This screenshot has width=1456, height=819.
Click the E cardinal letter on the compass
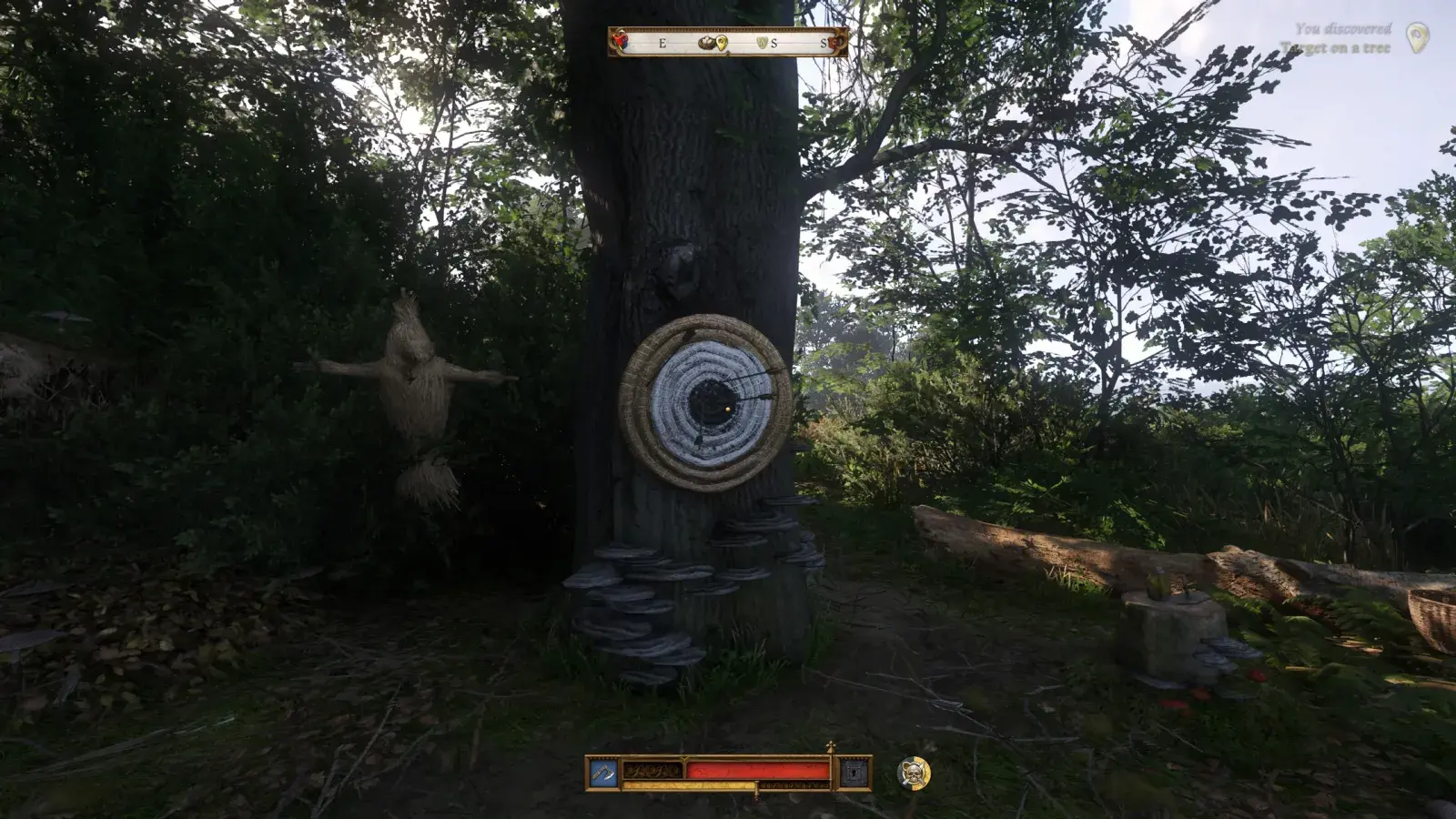click(662, 42)
